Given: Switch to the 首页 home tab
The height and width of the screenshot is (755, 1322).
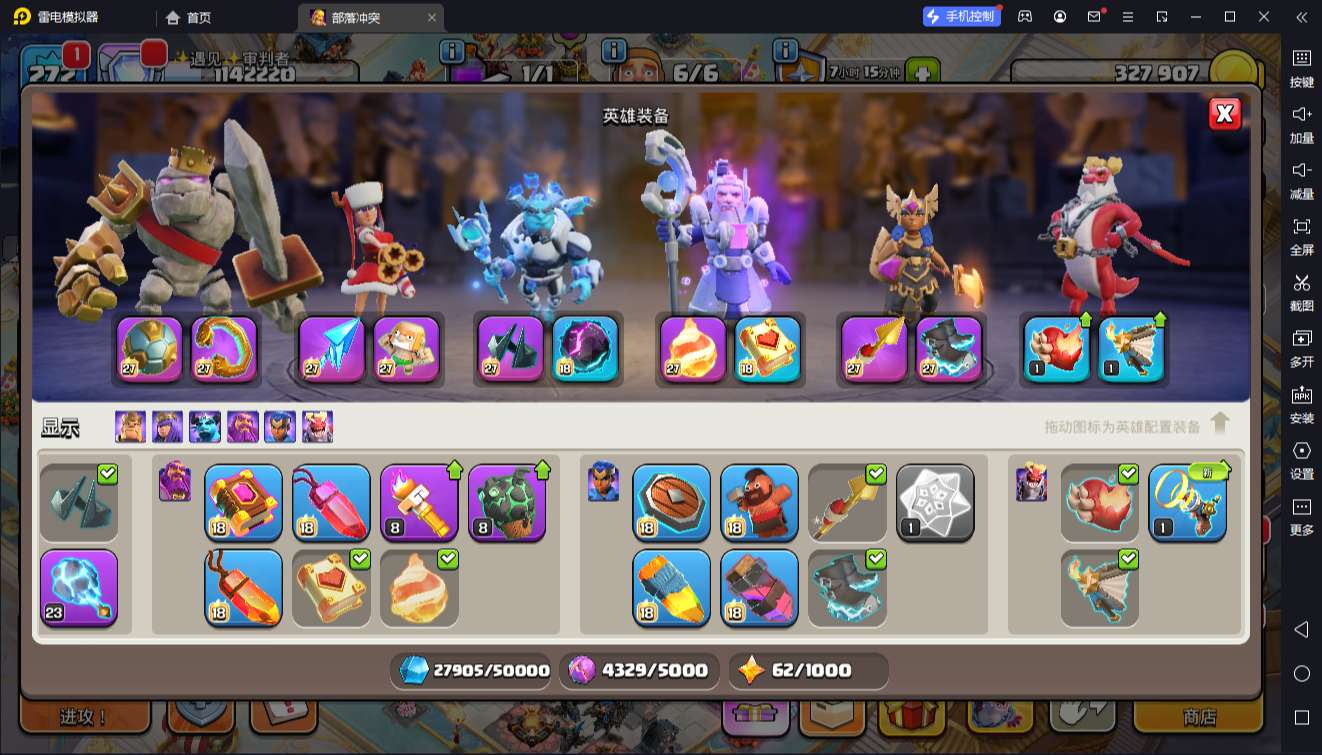Looking at the screenshot, I should pyautogui.click(x=189, y=17).
